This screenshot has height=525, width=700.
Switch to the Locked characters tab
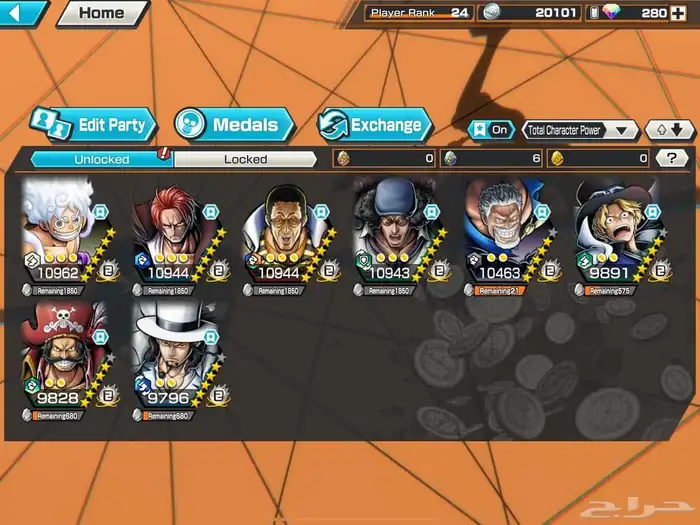[245, 158]
